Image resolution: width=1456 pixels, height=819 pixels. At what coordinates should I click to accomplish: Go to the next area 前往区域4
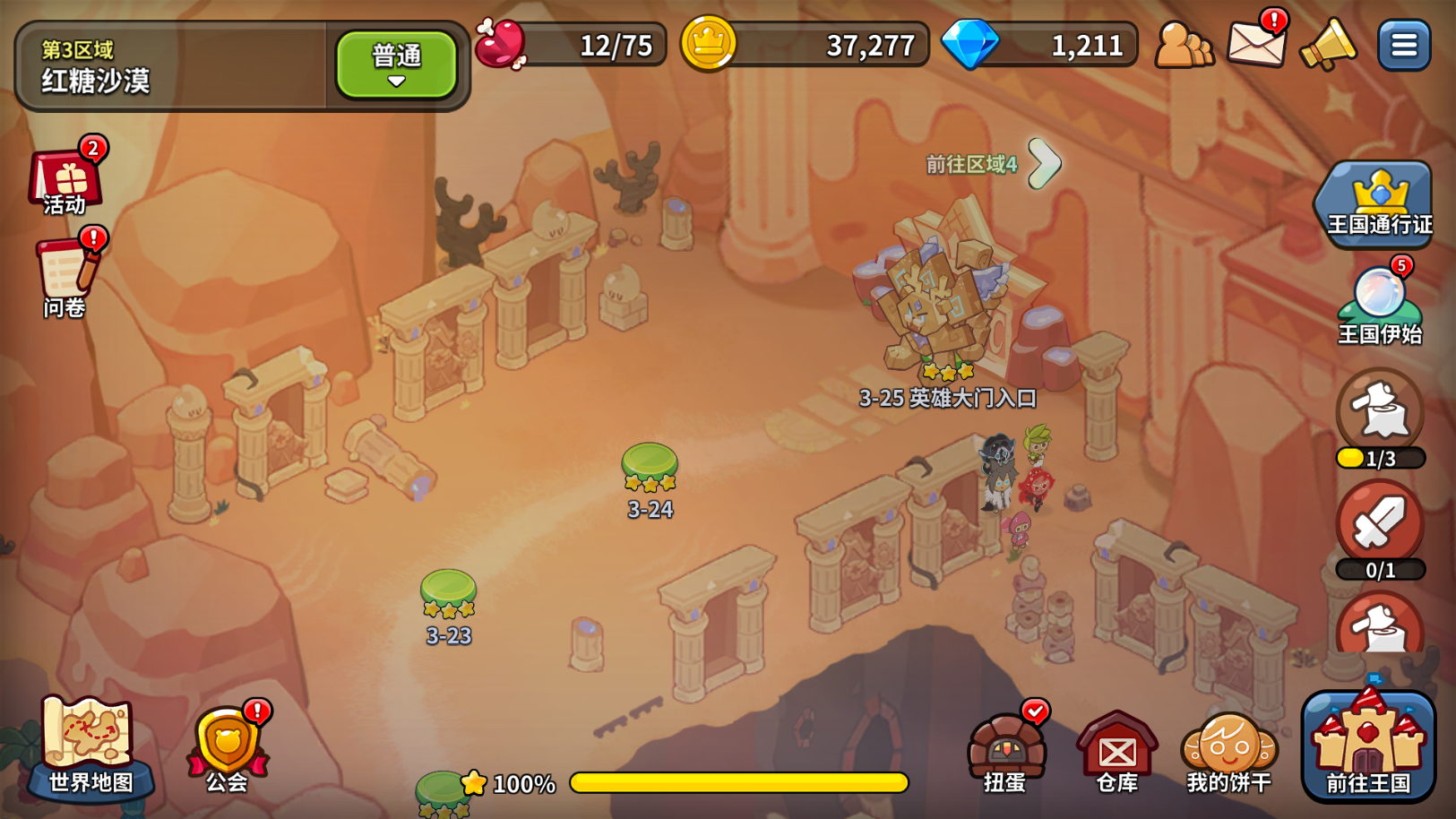pos(1042,163)
